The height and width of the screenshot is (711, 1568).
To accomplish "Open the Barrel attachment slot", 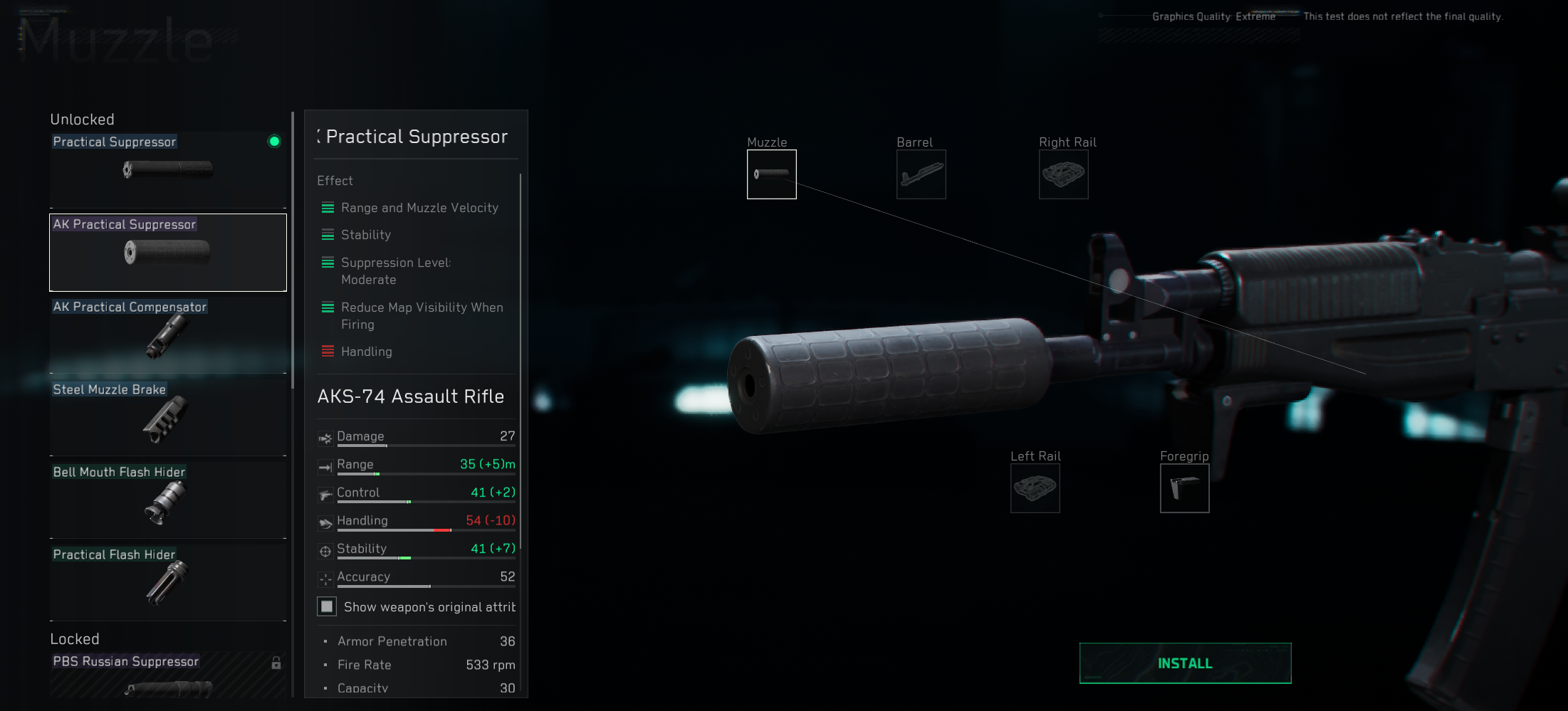I will (x=921, y=174).
